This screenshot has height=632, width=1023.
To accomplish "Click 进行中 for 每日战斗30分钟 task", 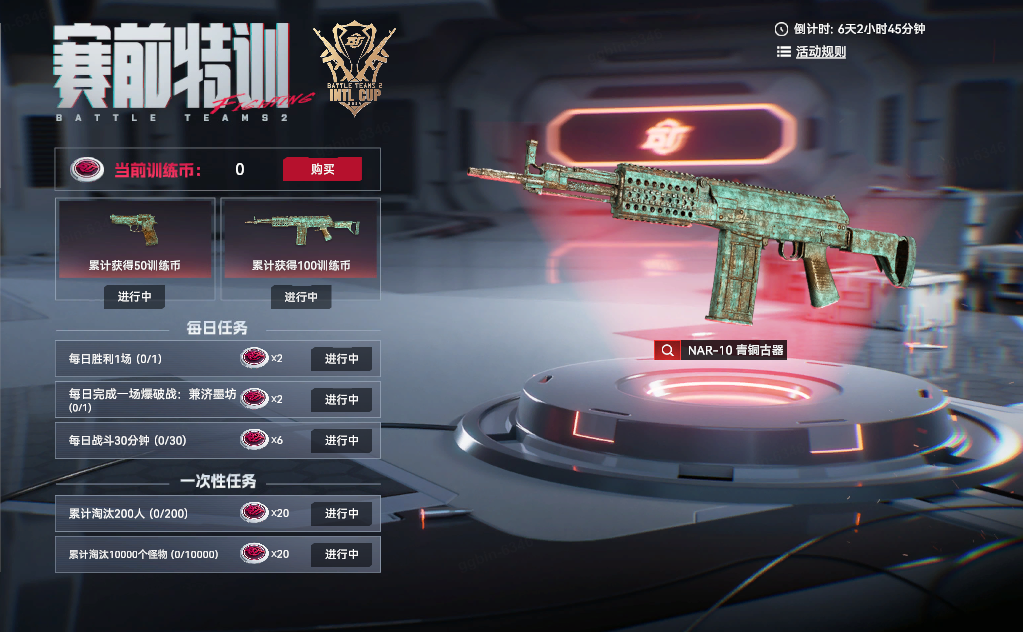I will click(341, 440).
